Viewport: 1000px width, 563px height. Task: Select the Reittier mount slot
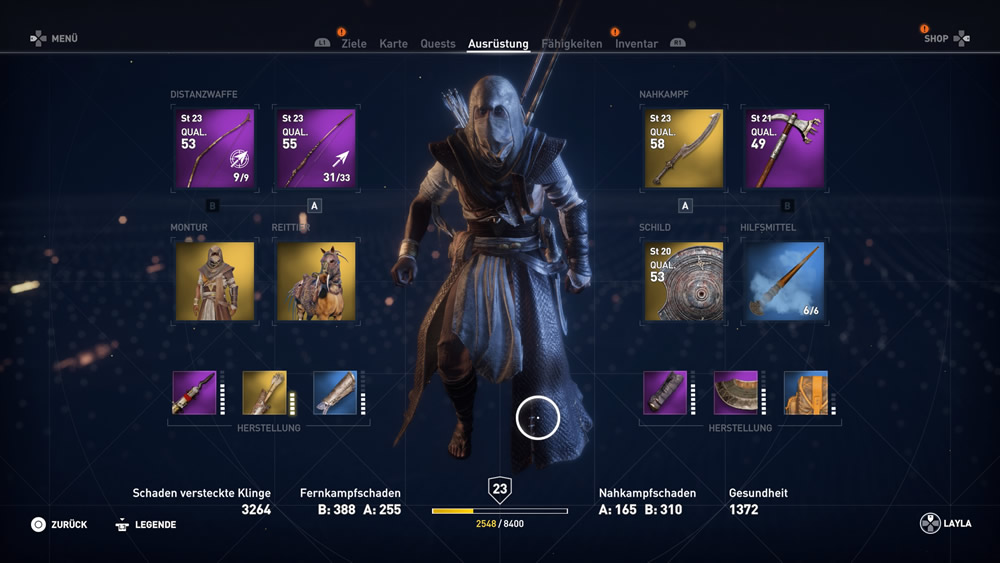pyautogui.click(x=315, y=281)
